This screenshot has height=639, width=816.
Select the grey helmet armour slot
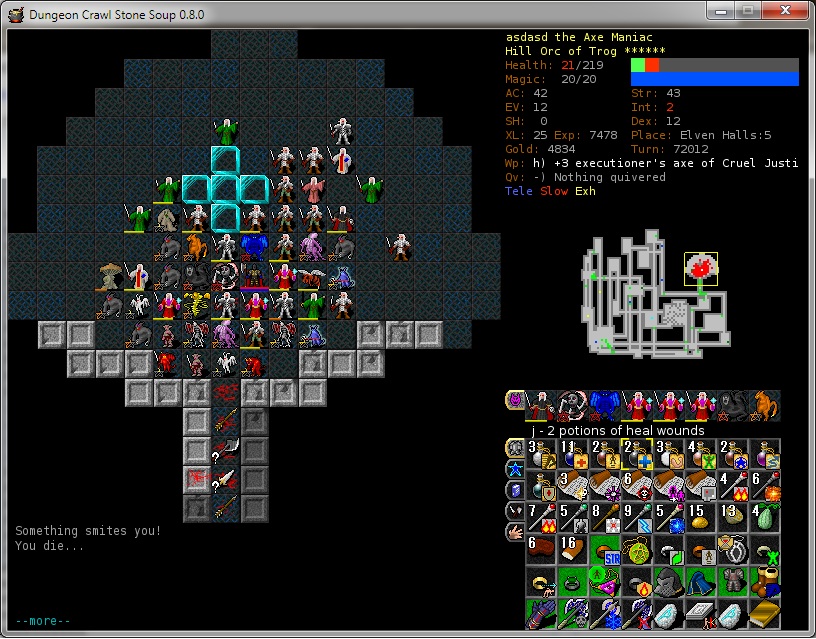[668, 582]
